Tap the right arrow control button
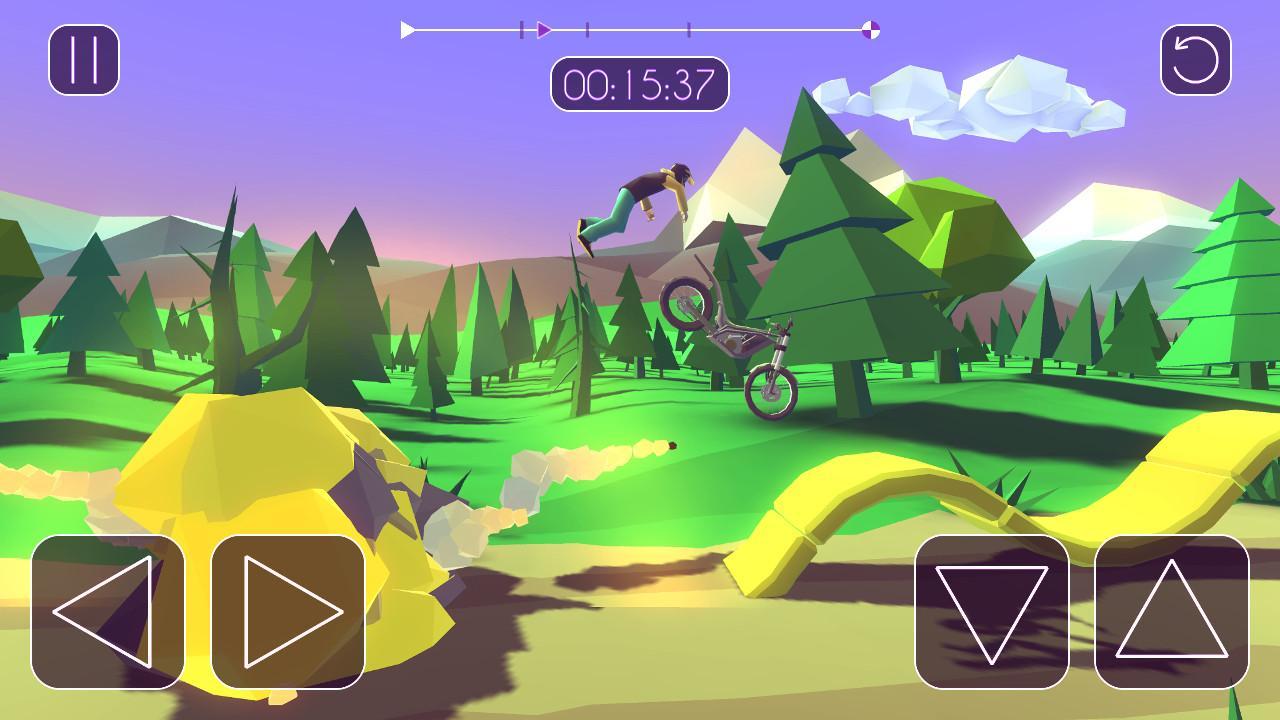 288,611
